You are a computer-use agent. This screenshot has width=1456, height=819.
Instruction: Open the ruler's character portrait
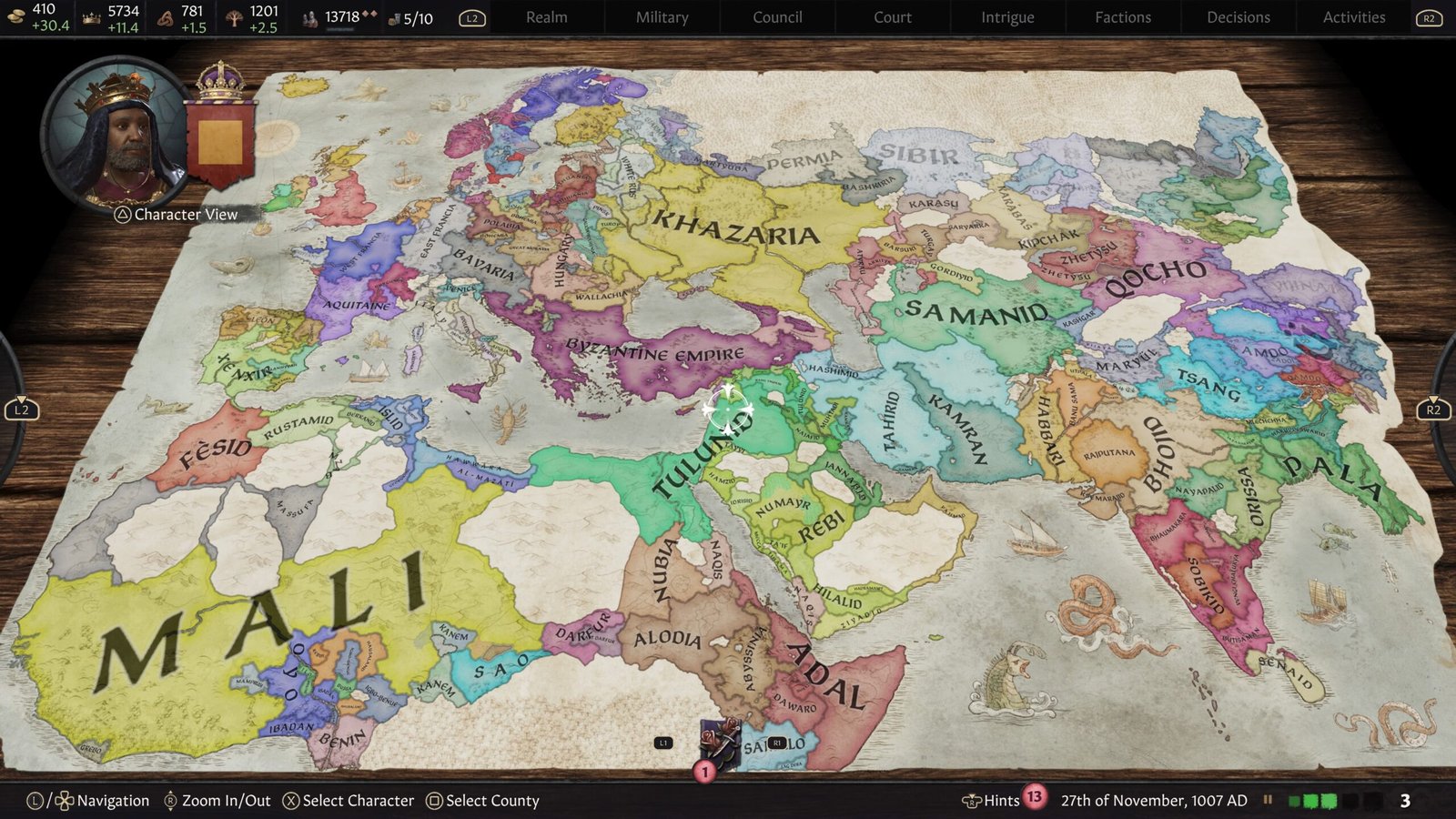116,136
